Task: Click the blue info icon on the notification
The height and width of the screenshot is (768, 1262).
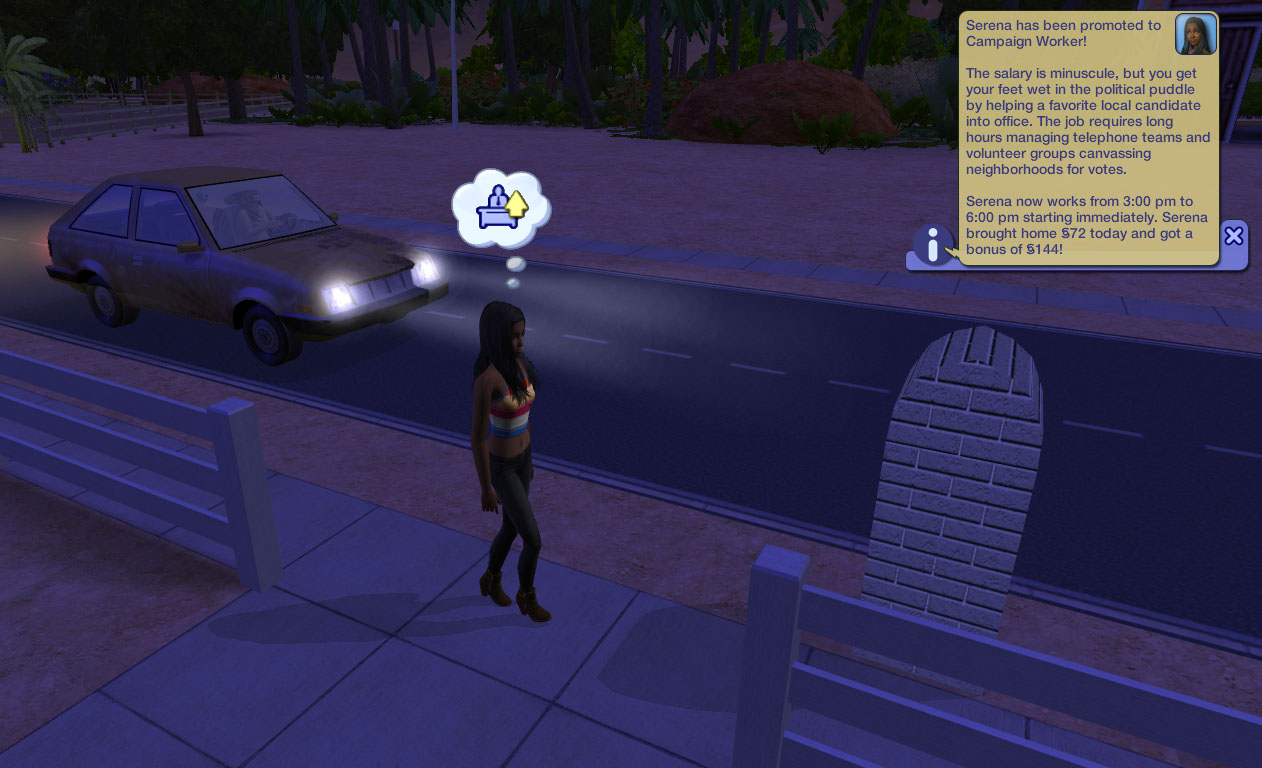Action: [x=932, y=244]
